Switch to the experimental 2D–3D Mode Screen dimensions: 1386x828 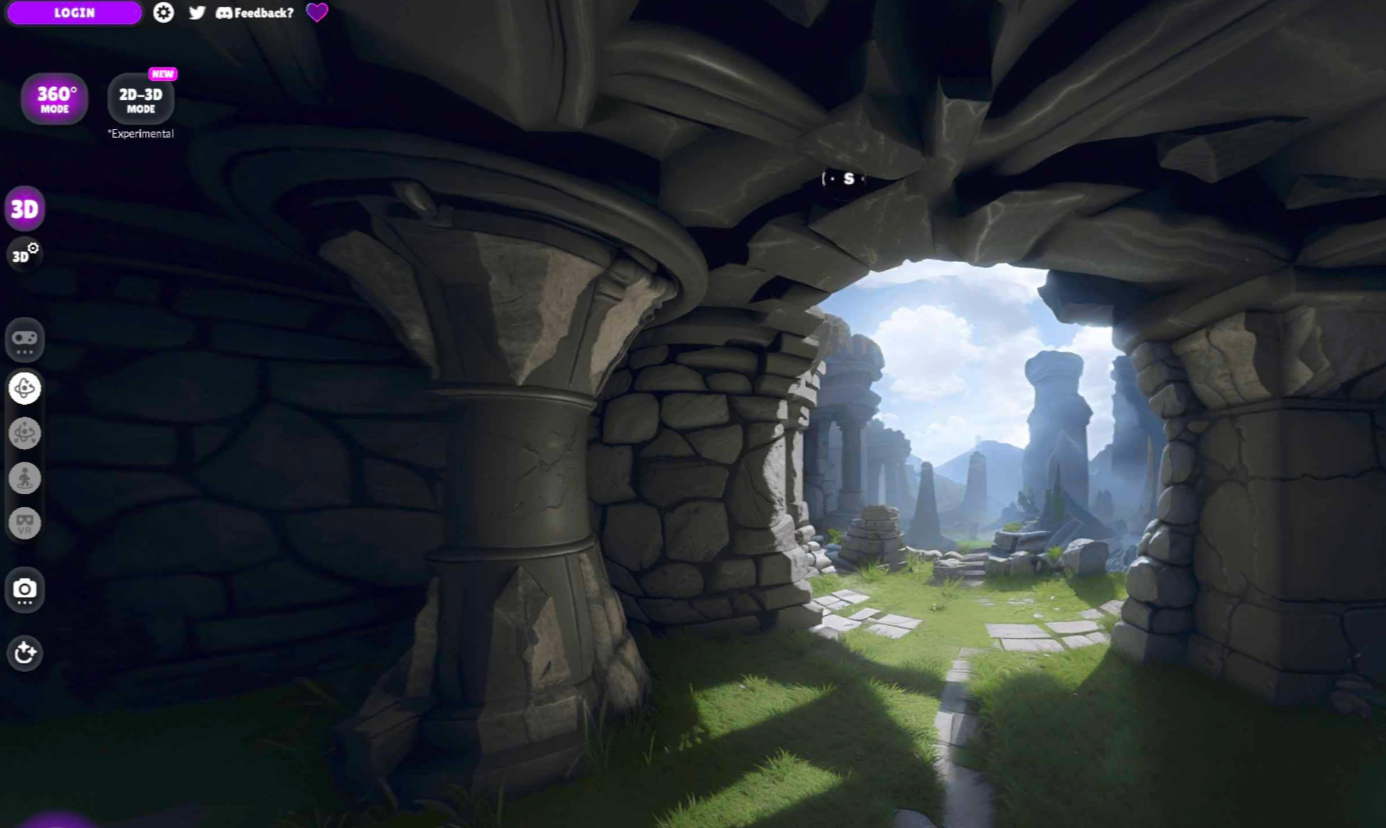(x=141, y=99)
